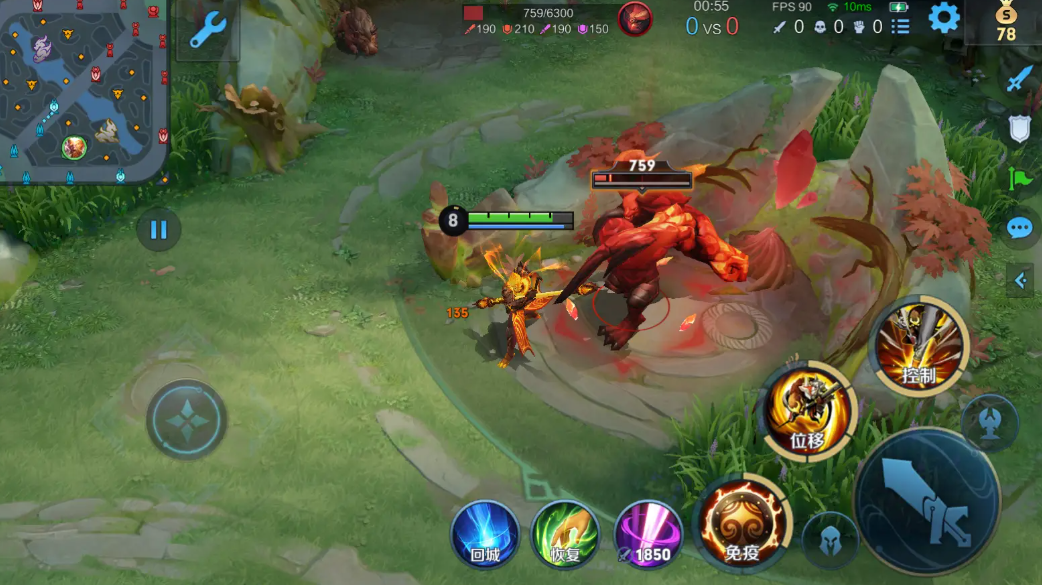Image resolution: width=1042 pixels, height=585 pixels.
Task: Pause with the round pause button
Action: [x=158, y=230]
